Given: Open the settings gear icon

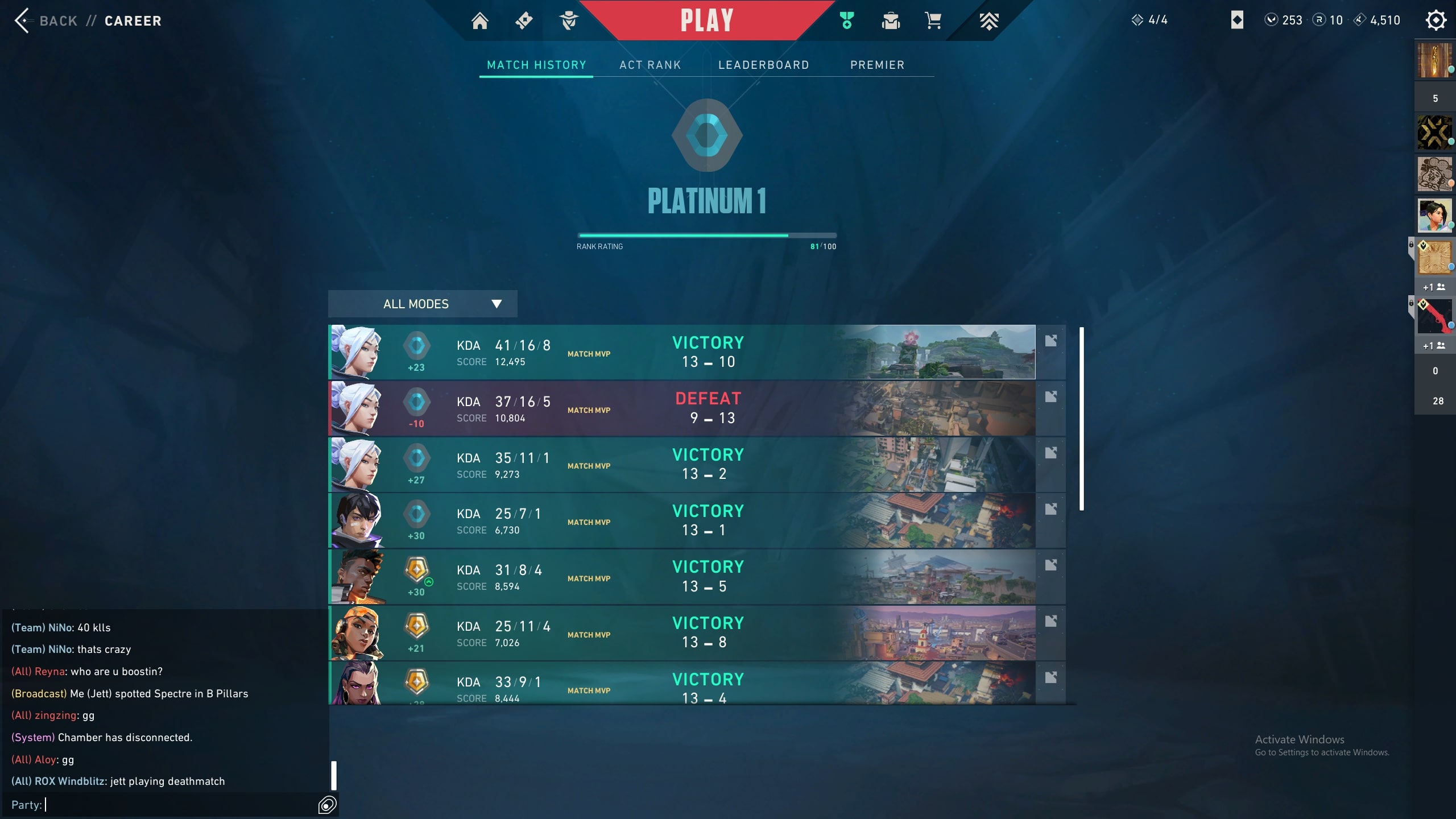Looking at the screenshot, I should coord(1436,20).
